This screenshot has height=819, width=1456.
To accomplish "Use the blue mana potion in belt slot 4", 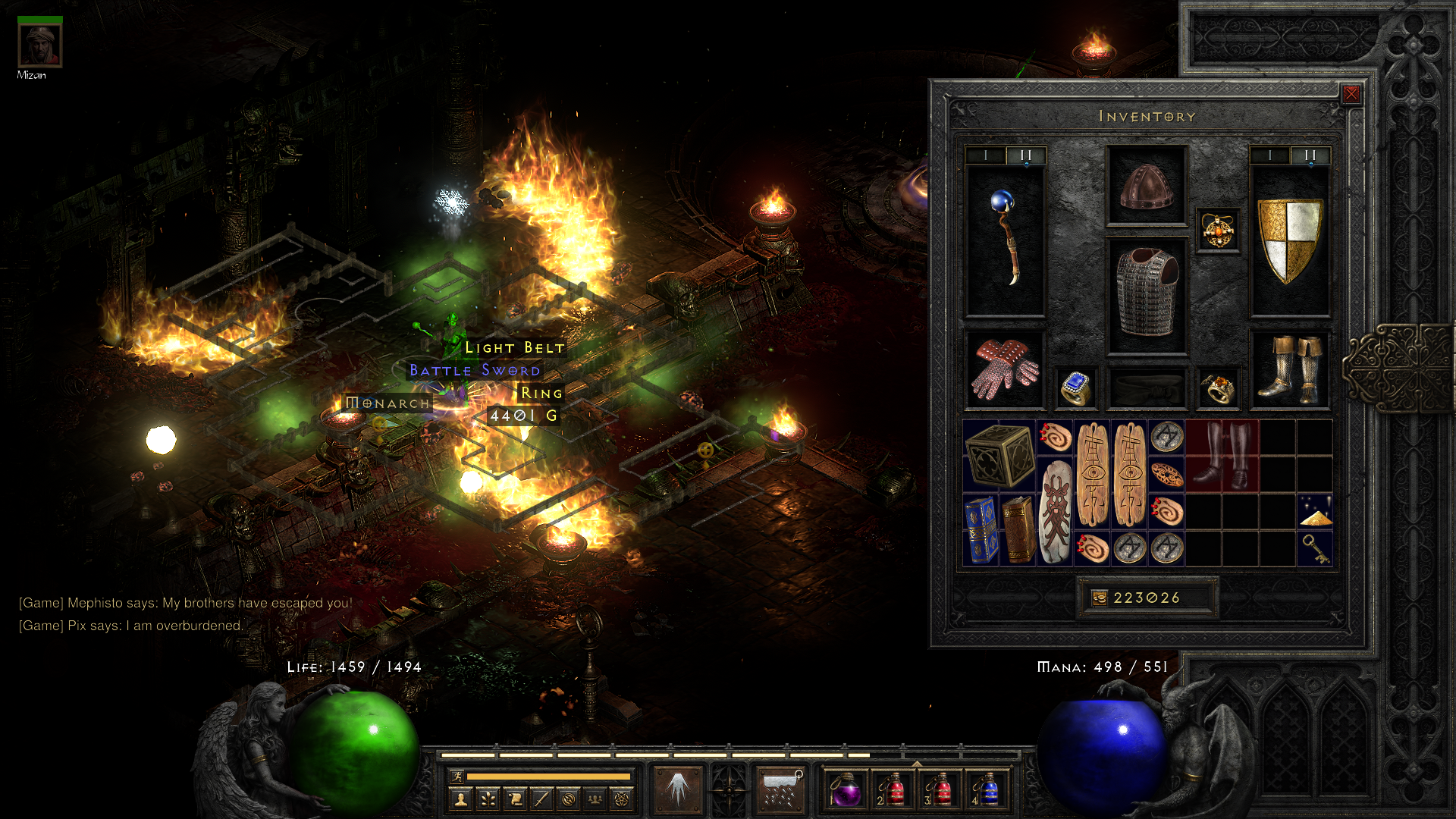I will [987, 789].
